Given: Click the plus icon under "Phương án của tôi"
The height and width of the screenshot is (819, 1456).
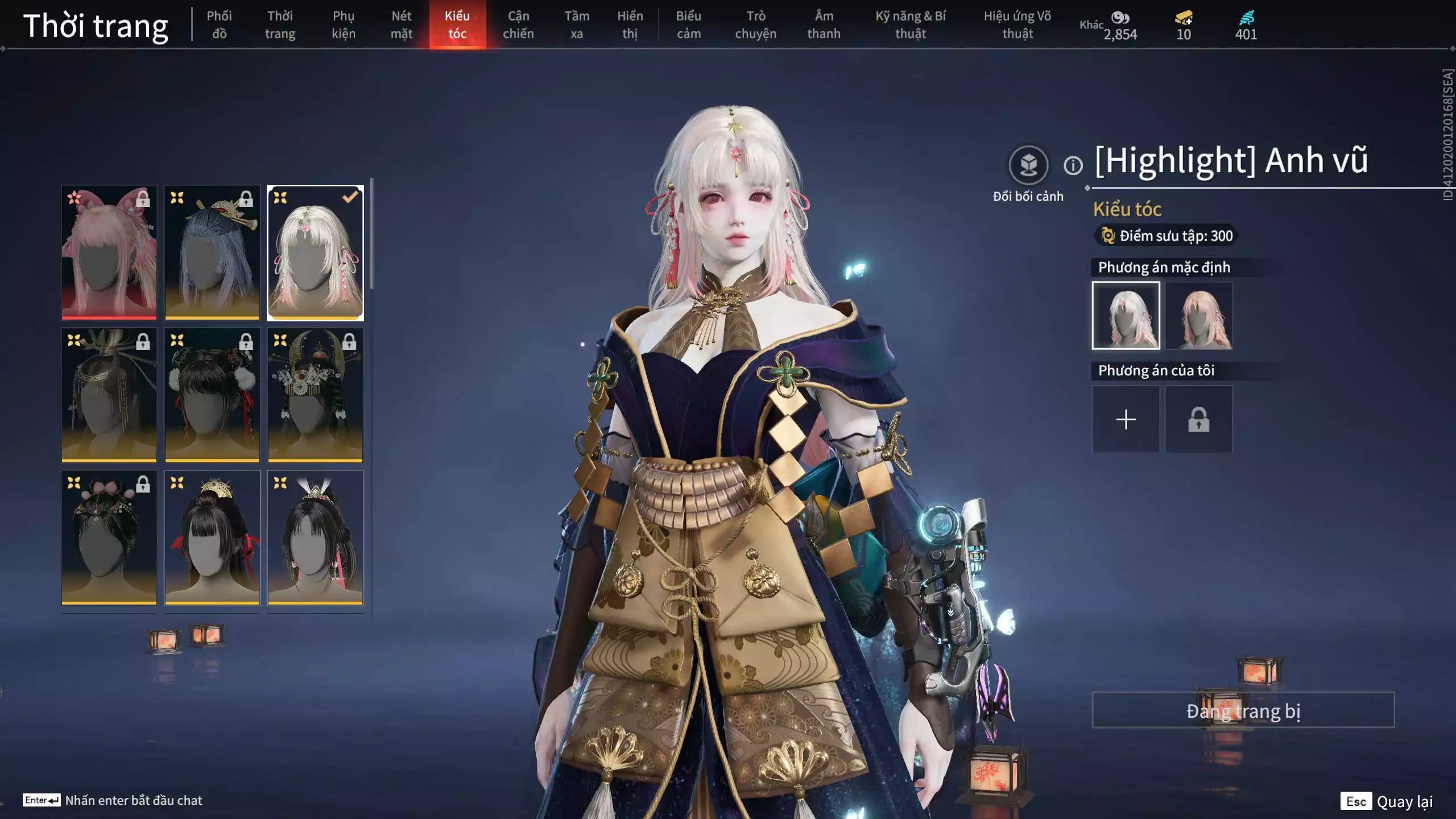Looking at the screenshot, I should pyautogui.click(x=1126, y=419).
